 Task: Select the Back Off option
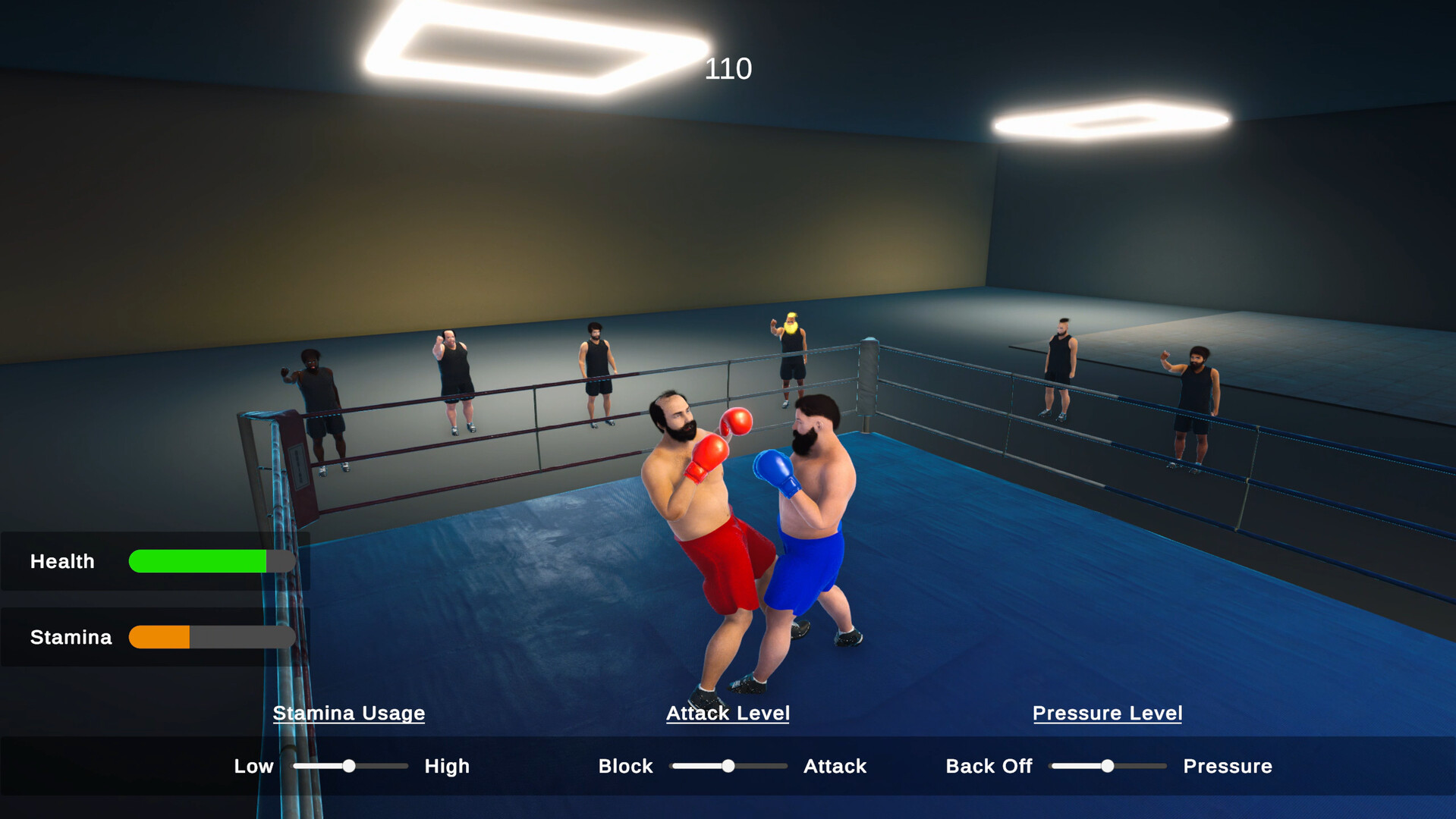[x=988, y=766]
